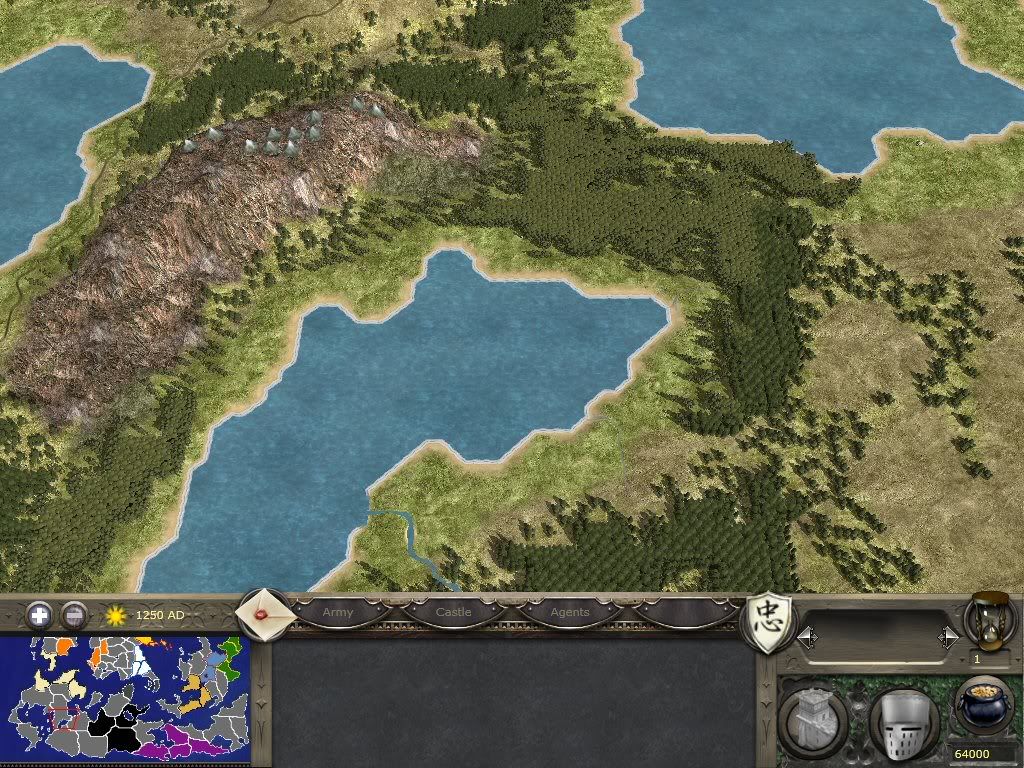Zoom out the minimap with the minus button

point(73,614)
